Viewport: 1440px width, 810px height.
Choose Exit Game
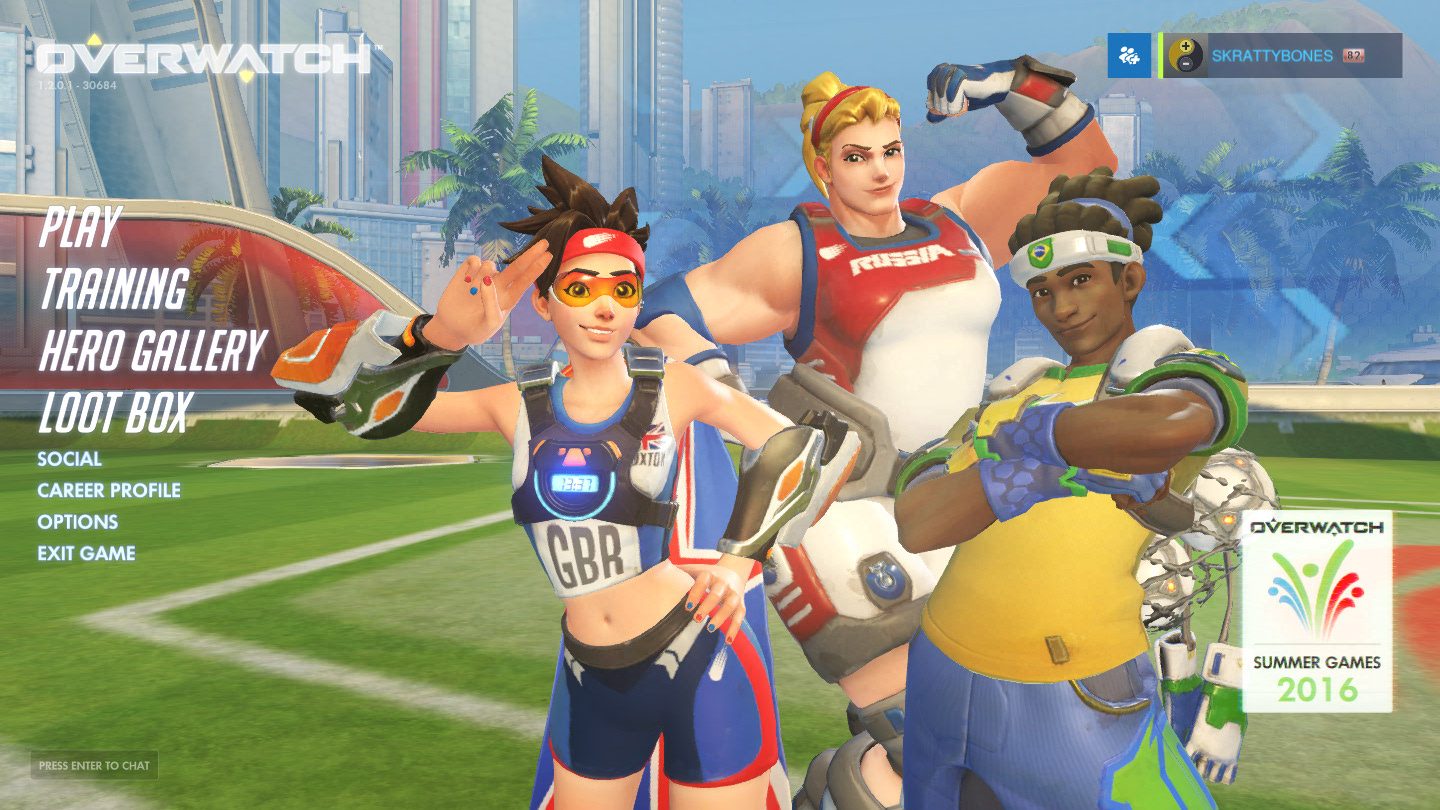(x=86, y=553)
